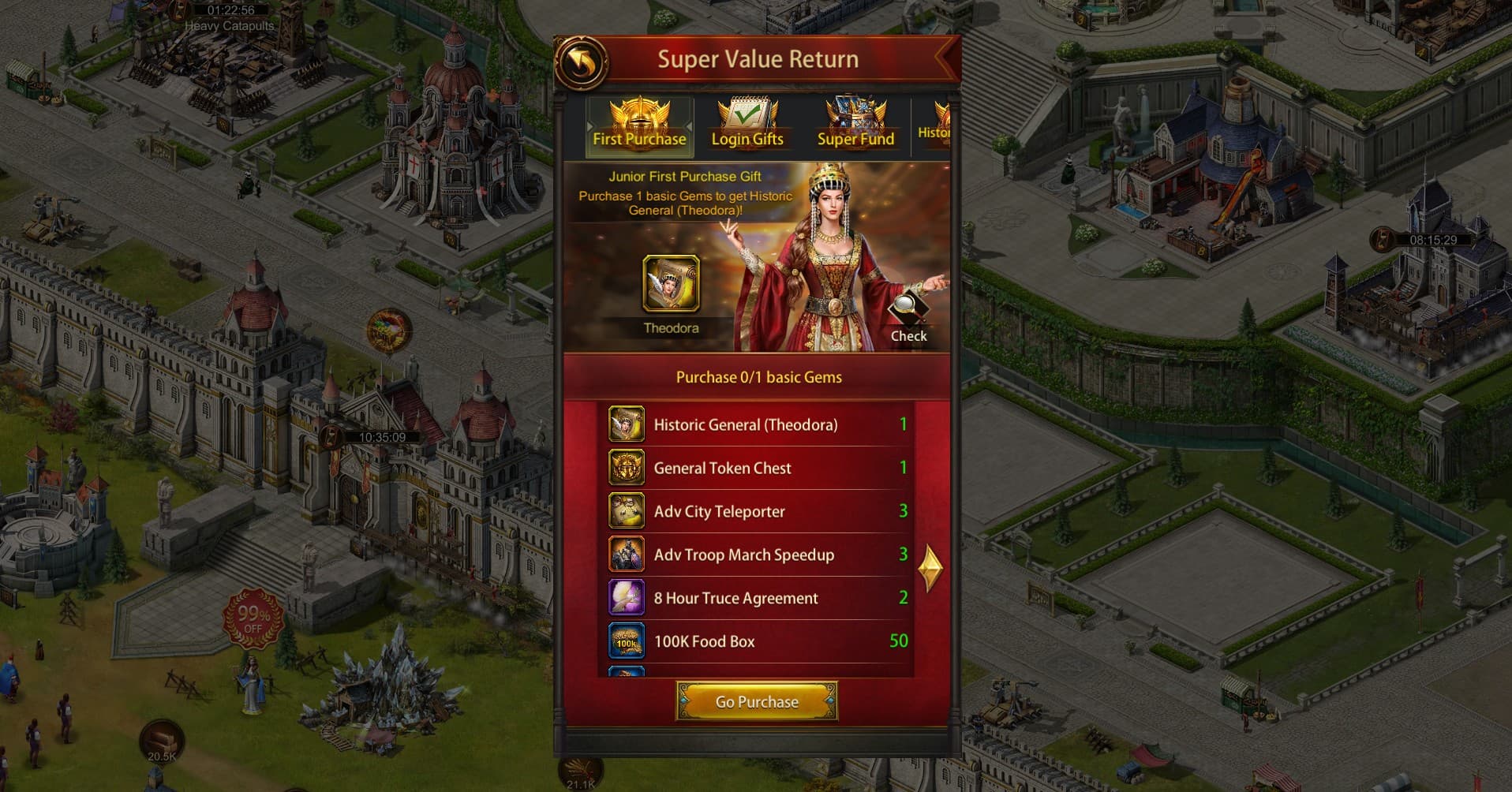Switch to the Login Gifts tab

[x=747, y=123]
